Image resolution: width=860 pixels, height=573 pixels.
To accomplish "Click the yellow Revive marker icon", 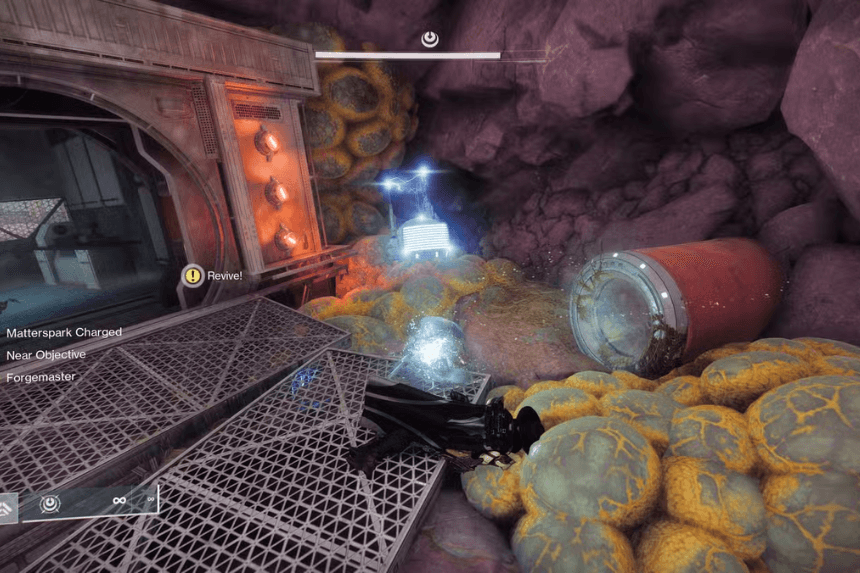I will click(192, 275).
